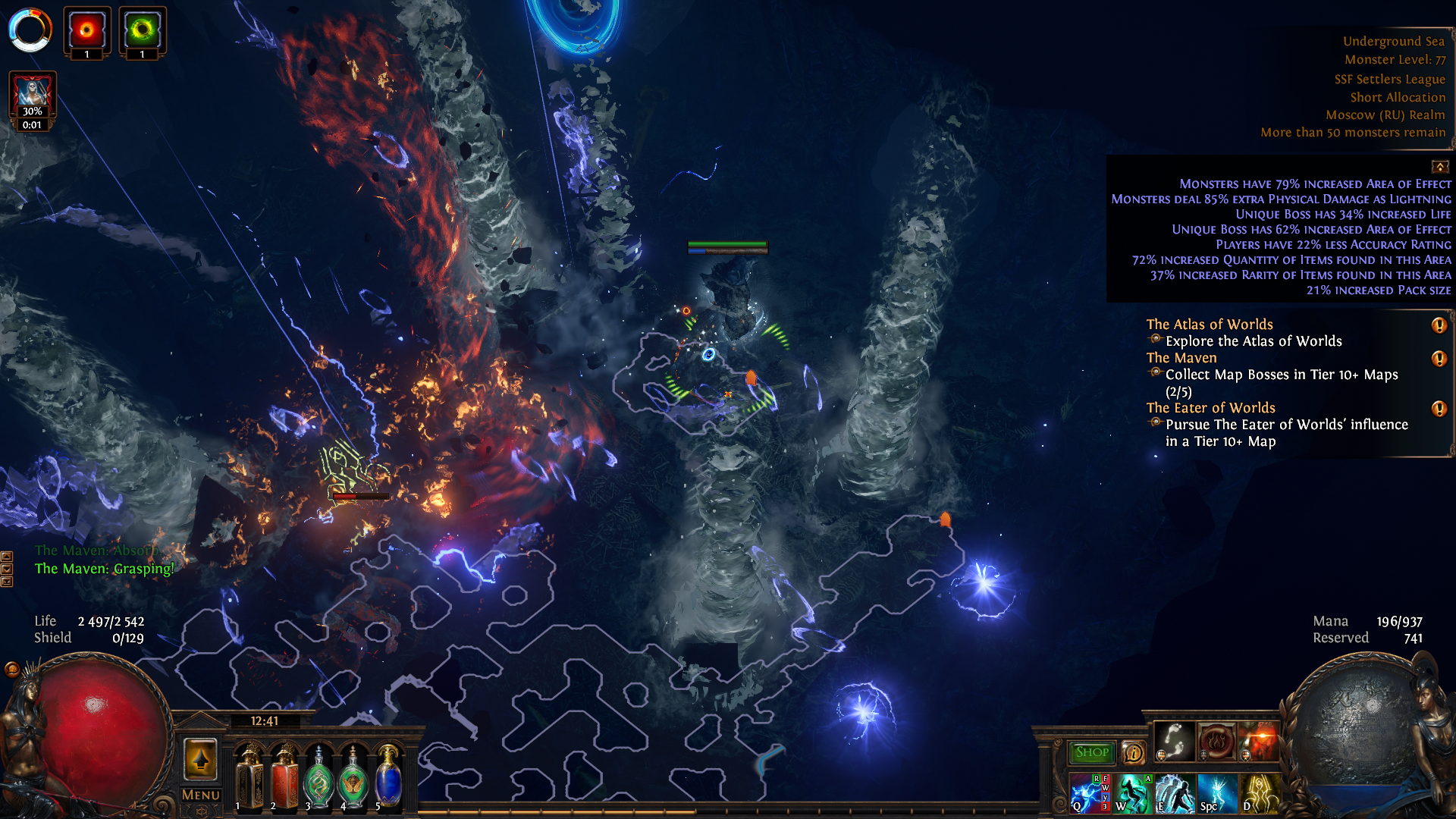
Task: Use the green swirl flask in slot 3
Action: point(318,779)
